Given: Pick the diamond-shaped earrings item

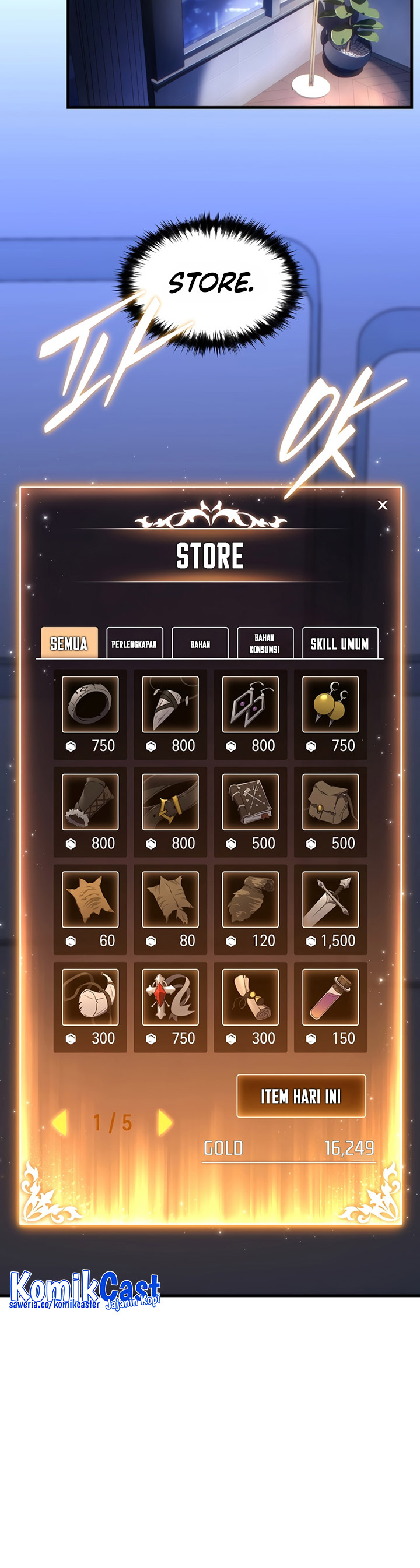Looking at the screenshot, I should [x=250, y=704].
